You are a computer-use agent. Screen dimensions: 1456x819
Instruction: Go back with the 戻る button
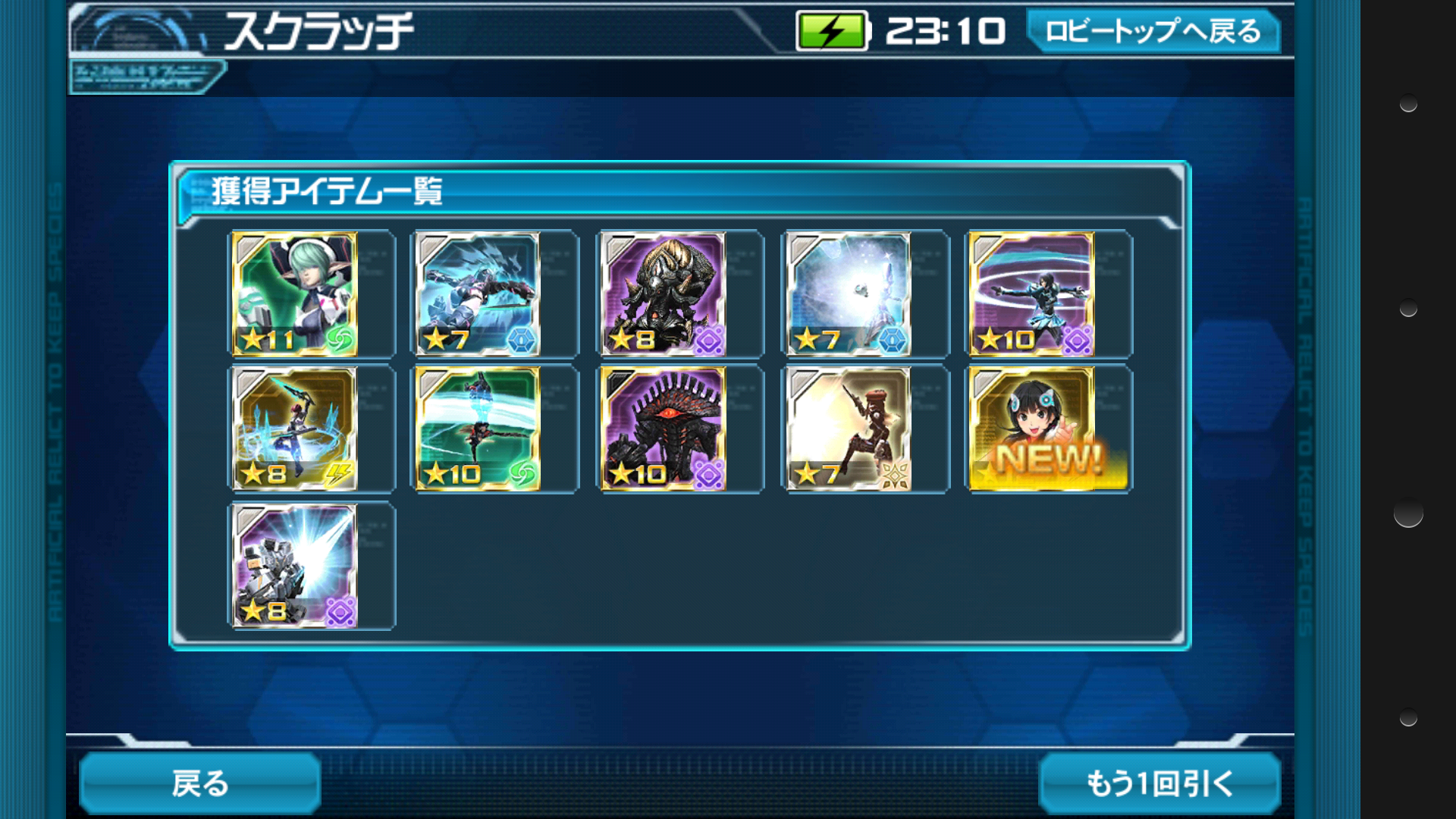click(x=200, y=783)
